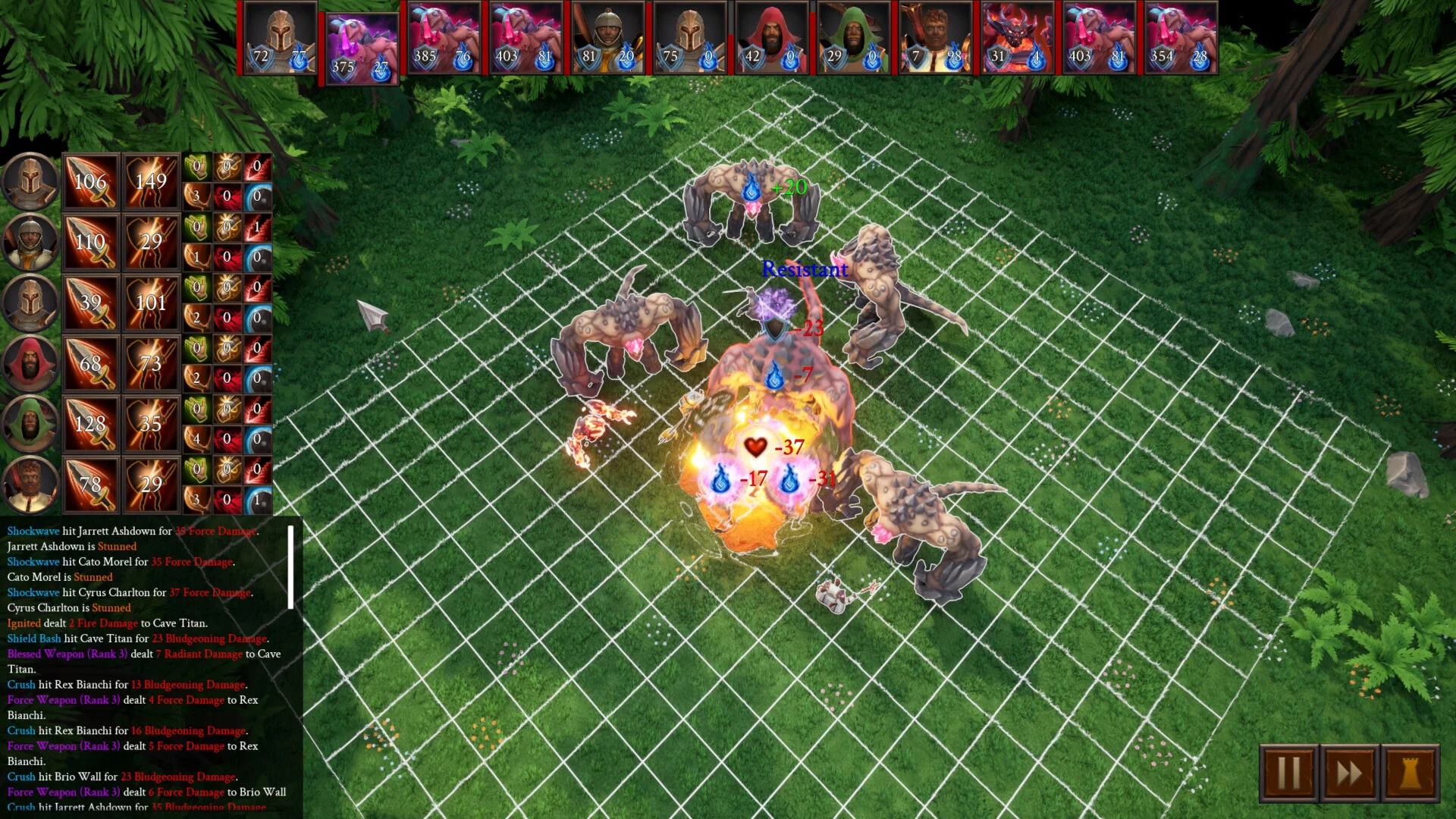Pick the green-hooded portrait in the turn order bar
The height and width of the screenshot is (819, 1456).
coord(853,38)
